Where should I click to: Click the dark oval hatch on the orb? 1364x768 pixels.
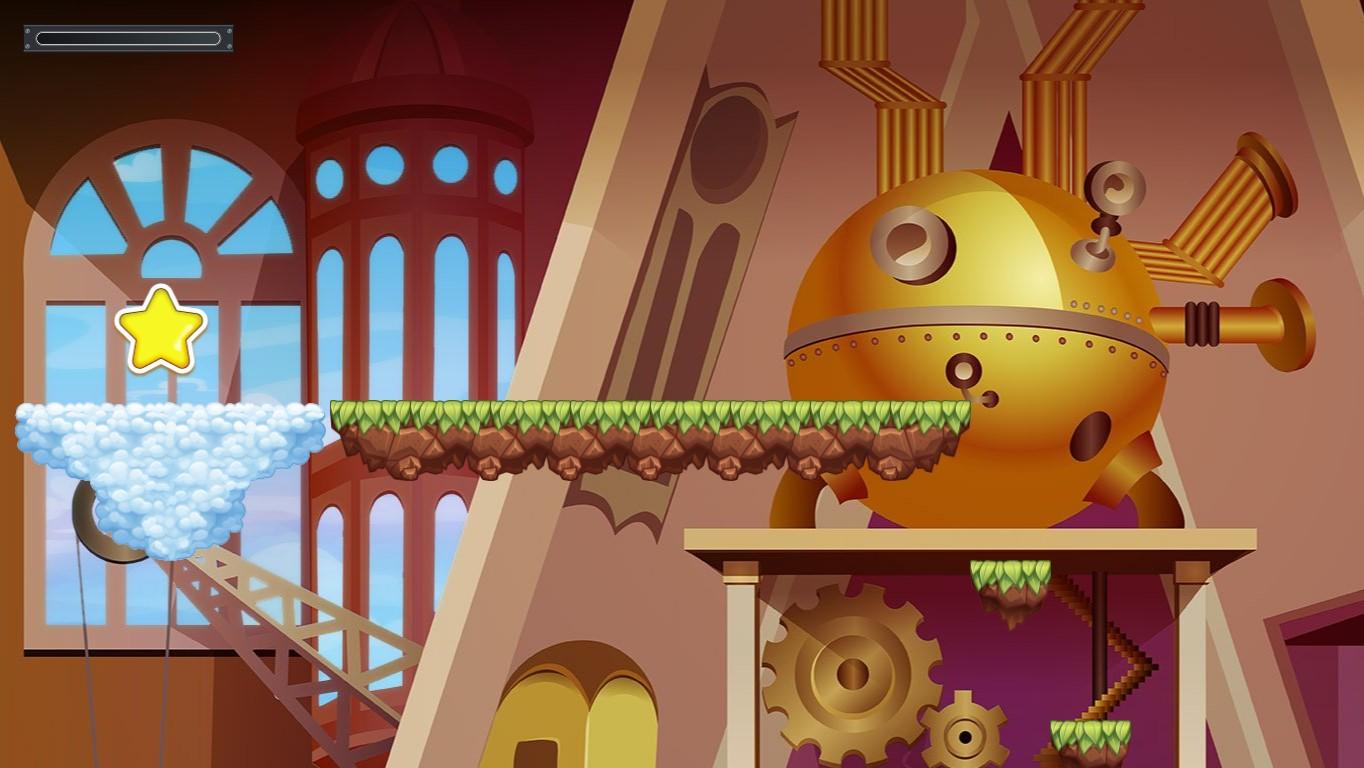point(1090,435)
